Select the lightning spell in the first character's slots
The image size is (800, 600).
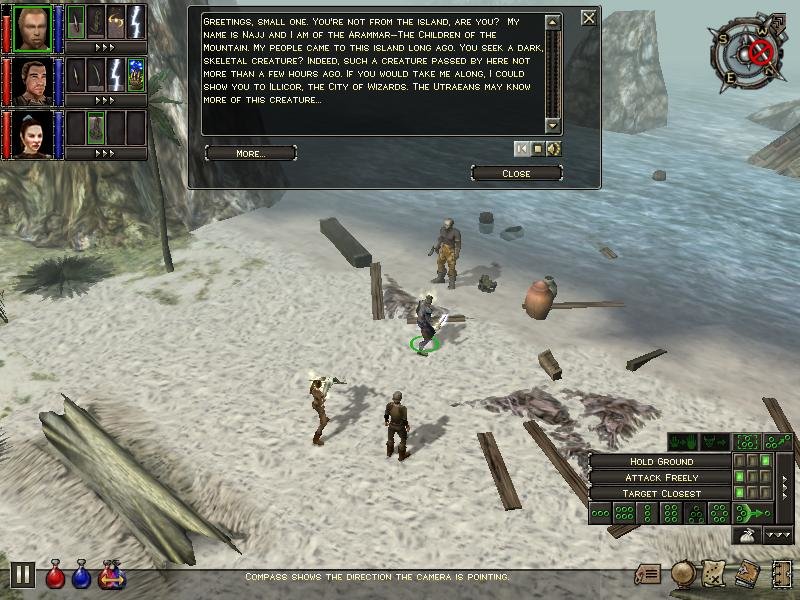coord(136,21)
